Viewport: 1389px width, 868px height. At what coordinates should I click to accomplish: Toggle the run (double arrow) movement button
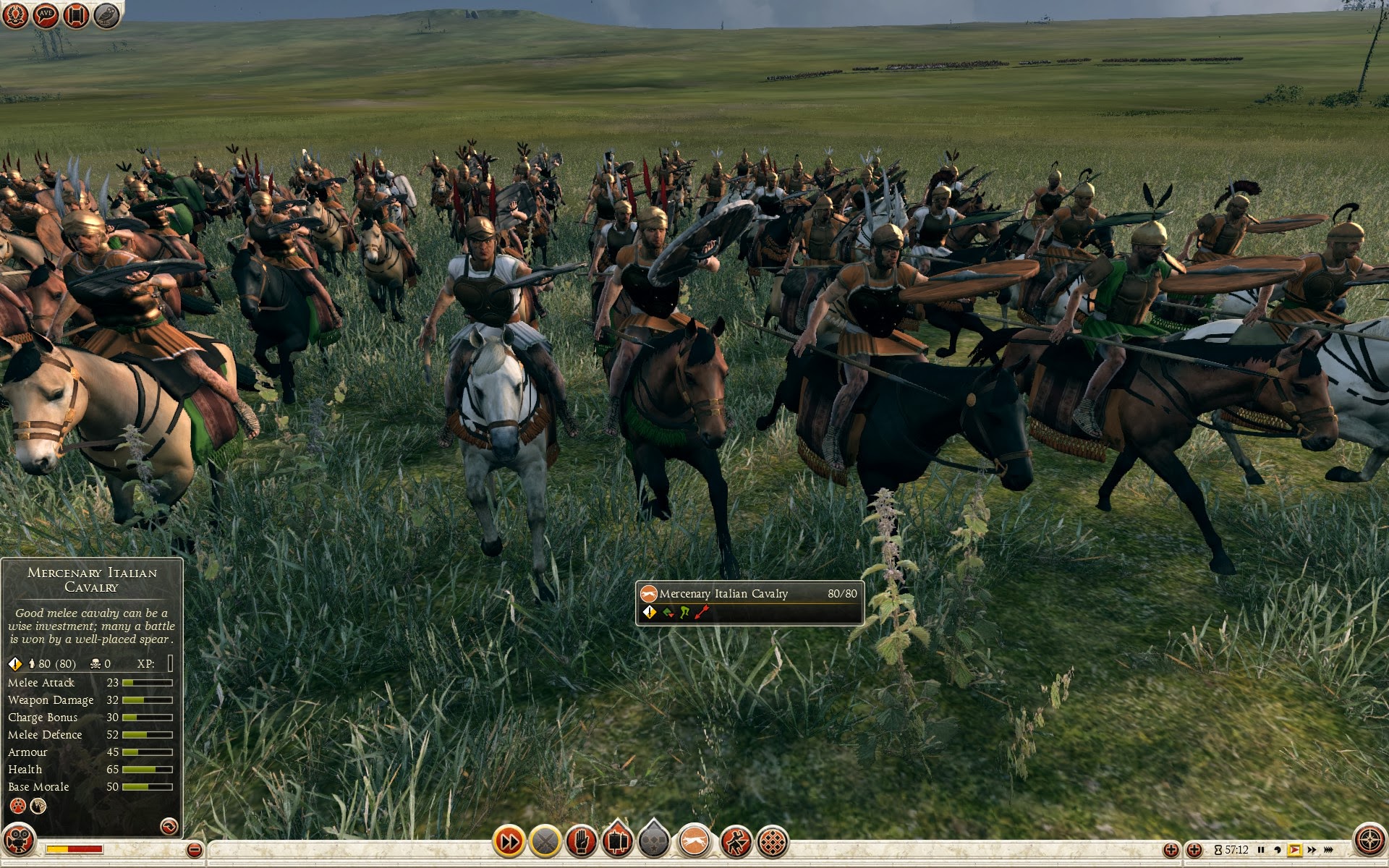tap(509, 841)
